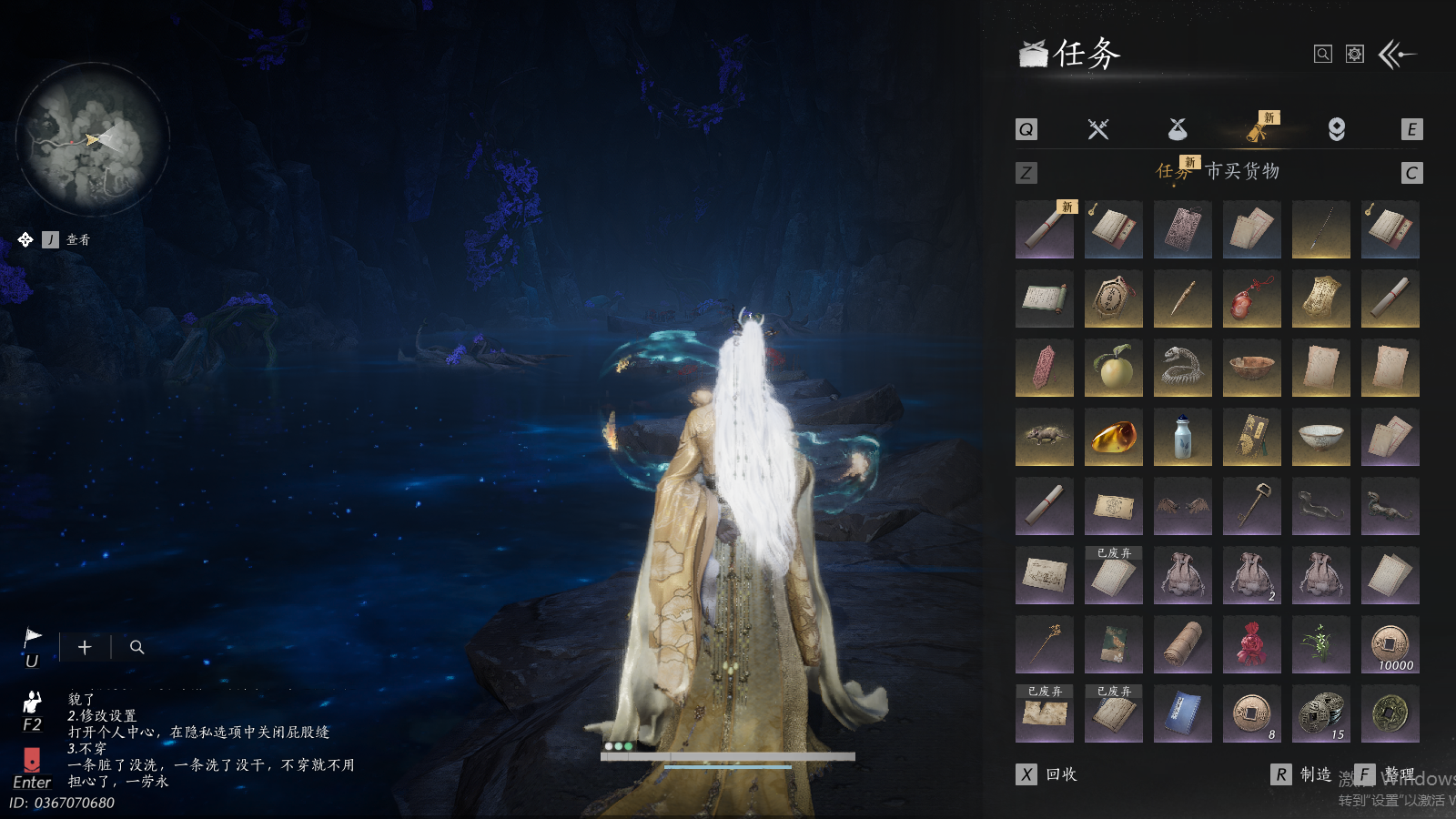The height and width of the screenshot is (819, 1456).
Task: Select the snake skeleton item
Action: 1182,368
